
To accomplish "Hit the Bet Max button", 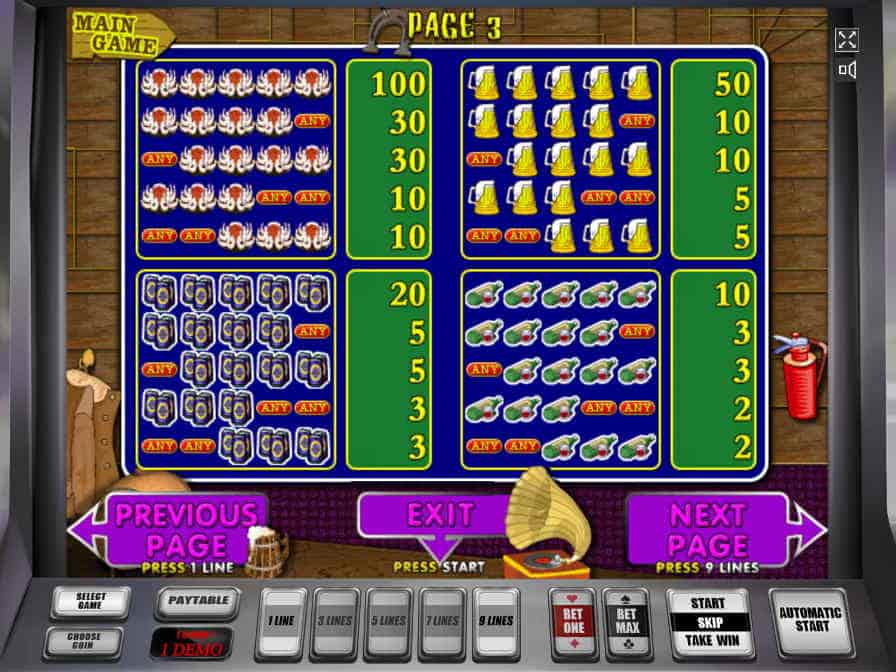I will coord(626,622).
